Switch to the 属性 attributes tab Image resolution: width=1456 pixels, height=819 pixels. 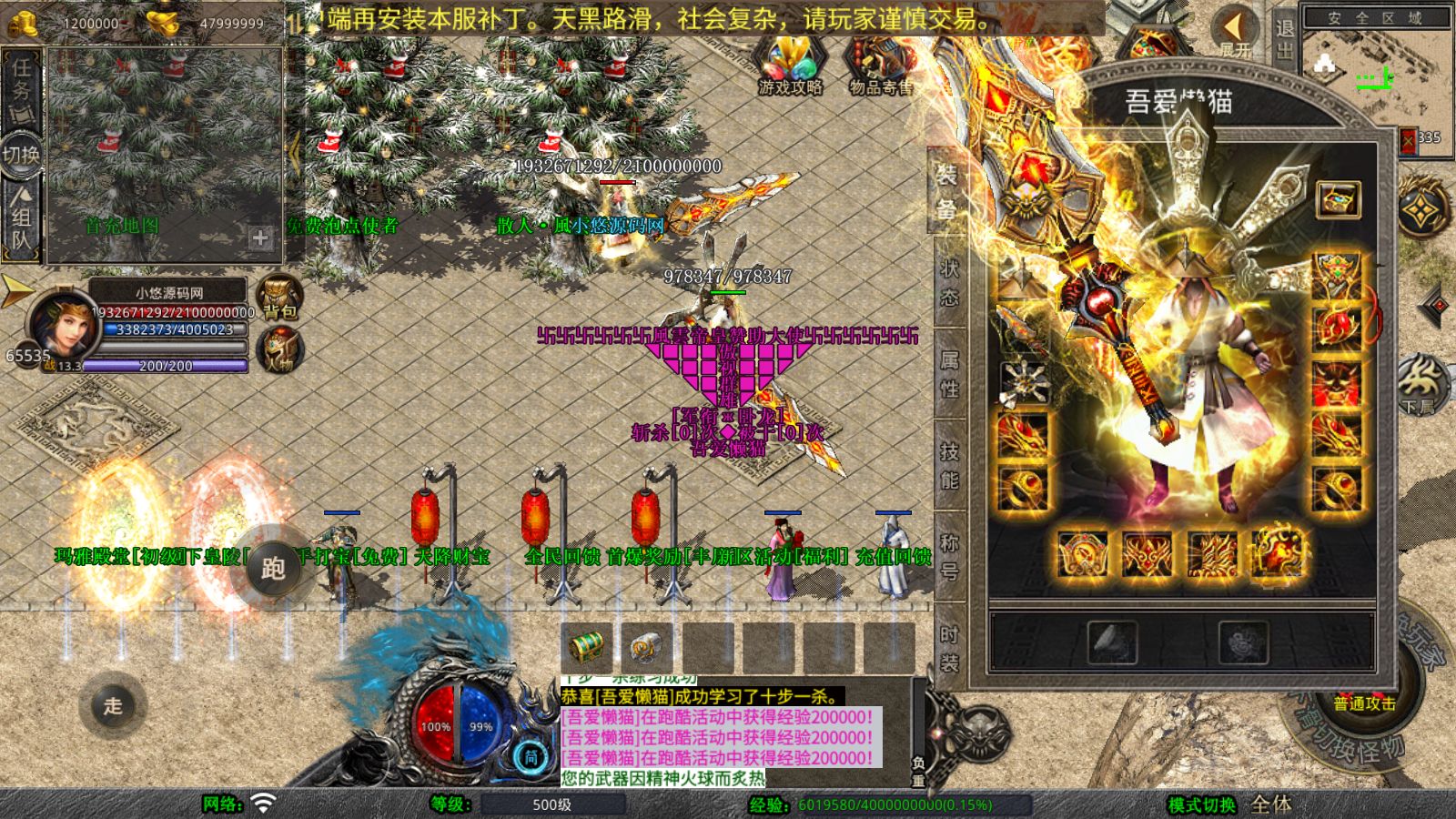click(x=949, y=373)
